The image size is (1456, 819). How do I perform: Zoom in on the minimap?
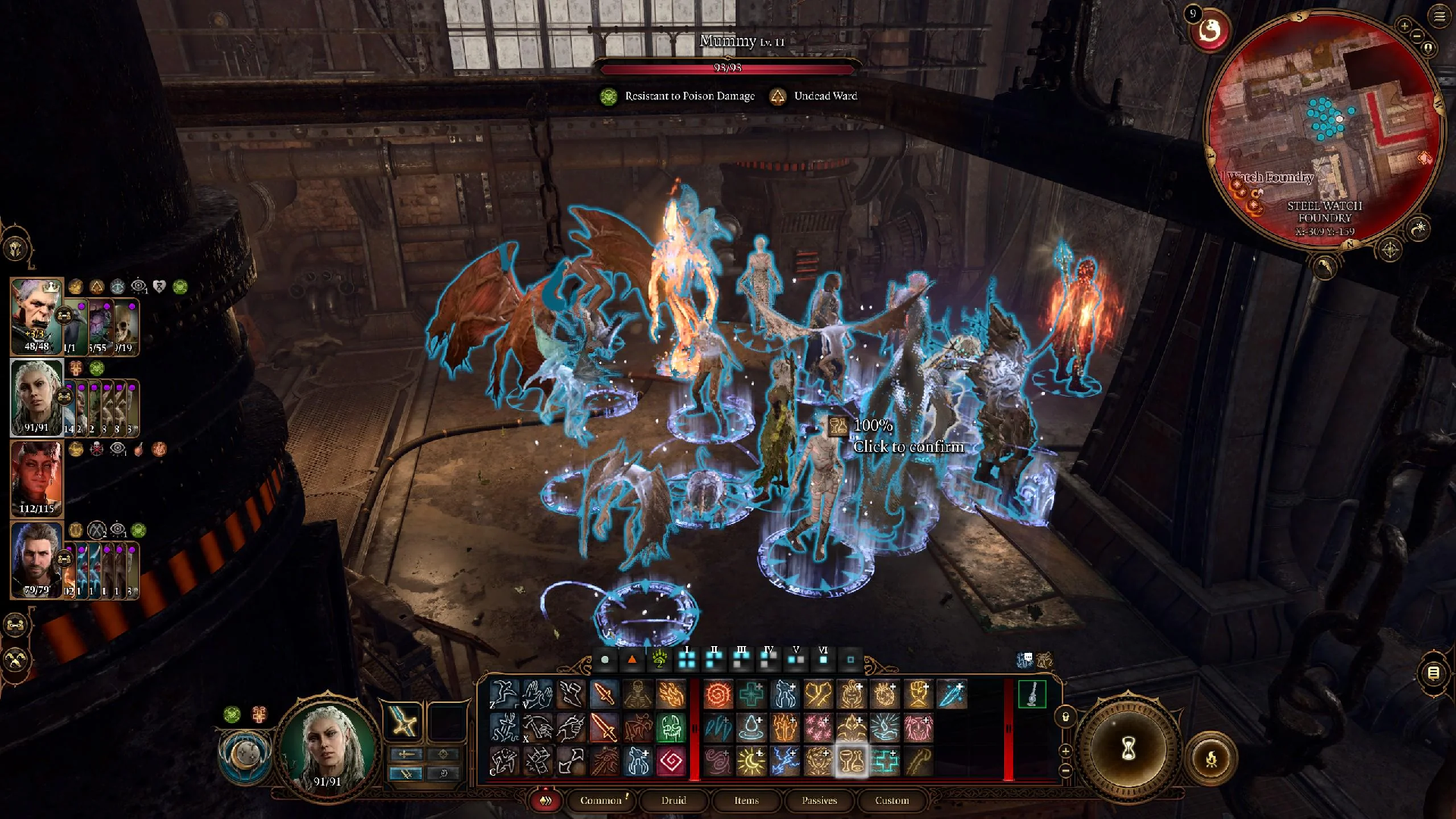pos(1404,27)
